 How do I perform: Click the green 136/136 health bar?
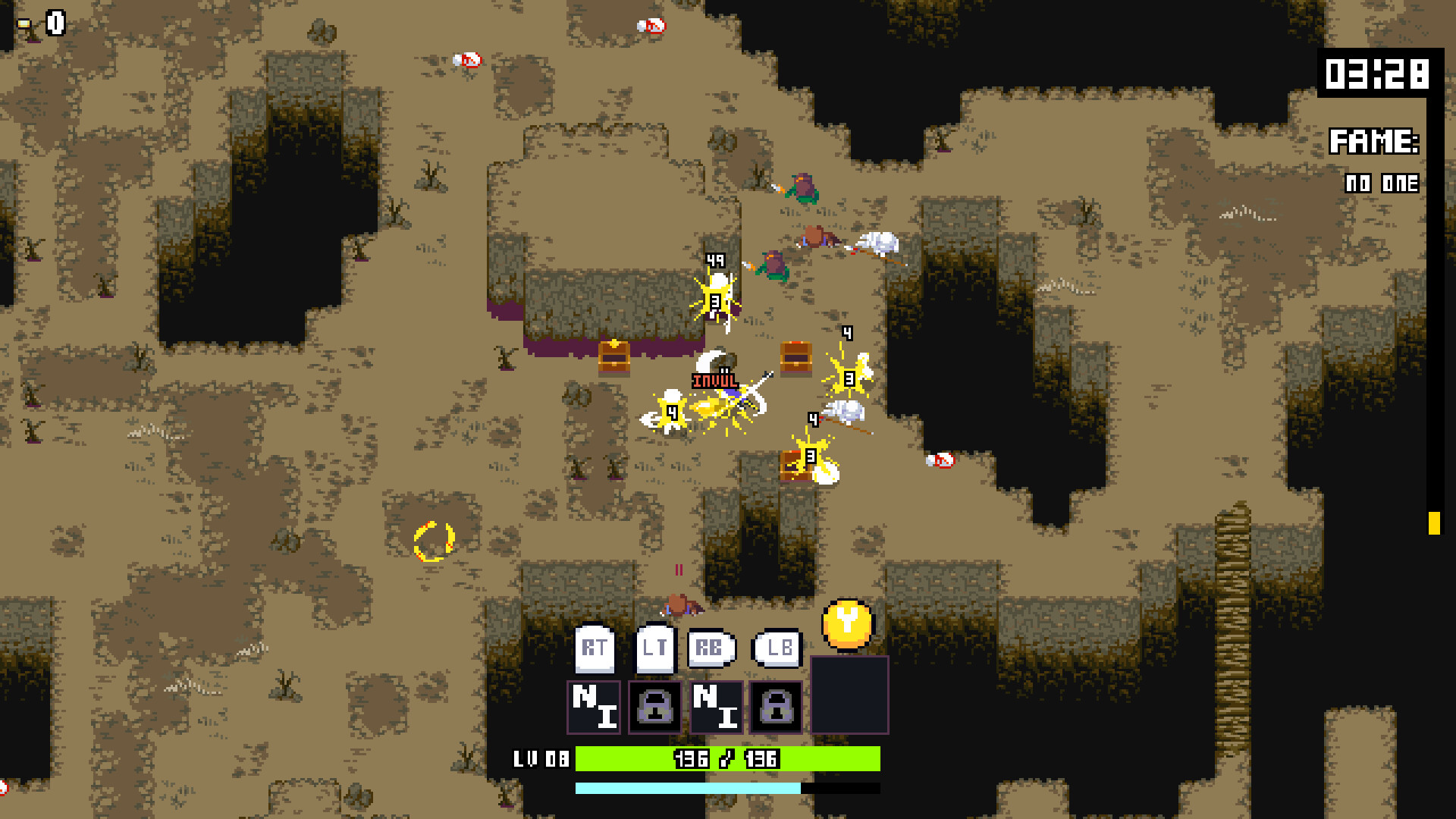724,757
